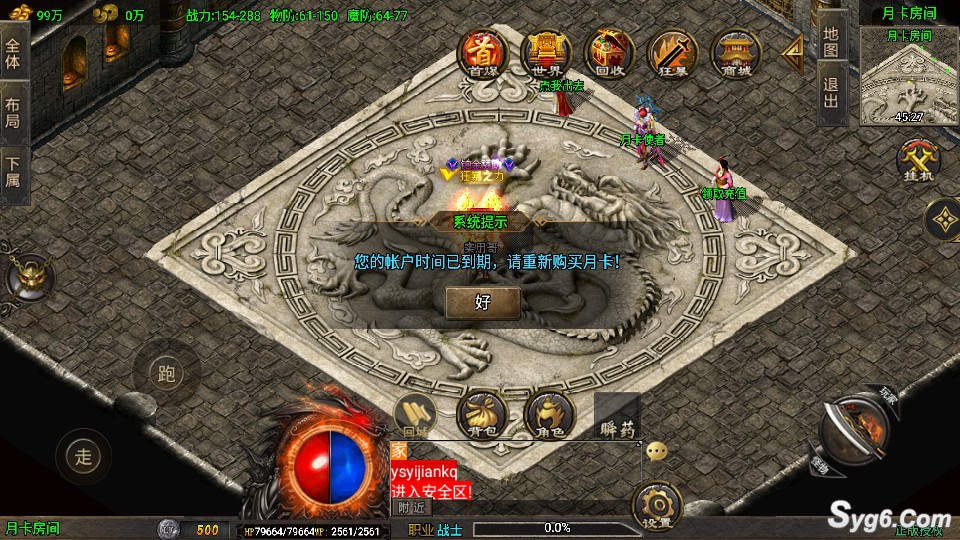Open the 地图 map button

[832, 41]
